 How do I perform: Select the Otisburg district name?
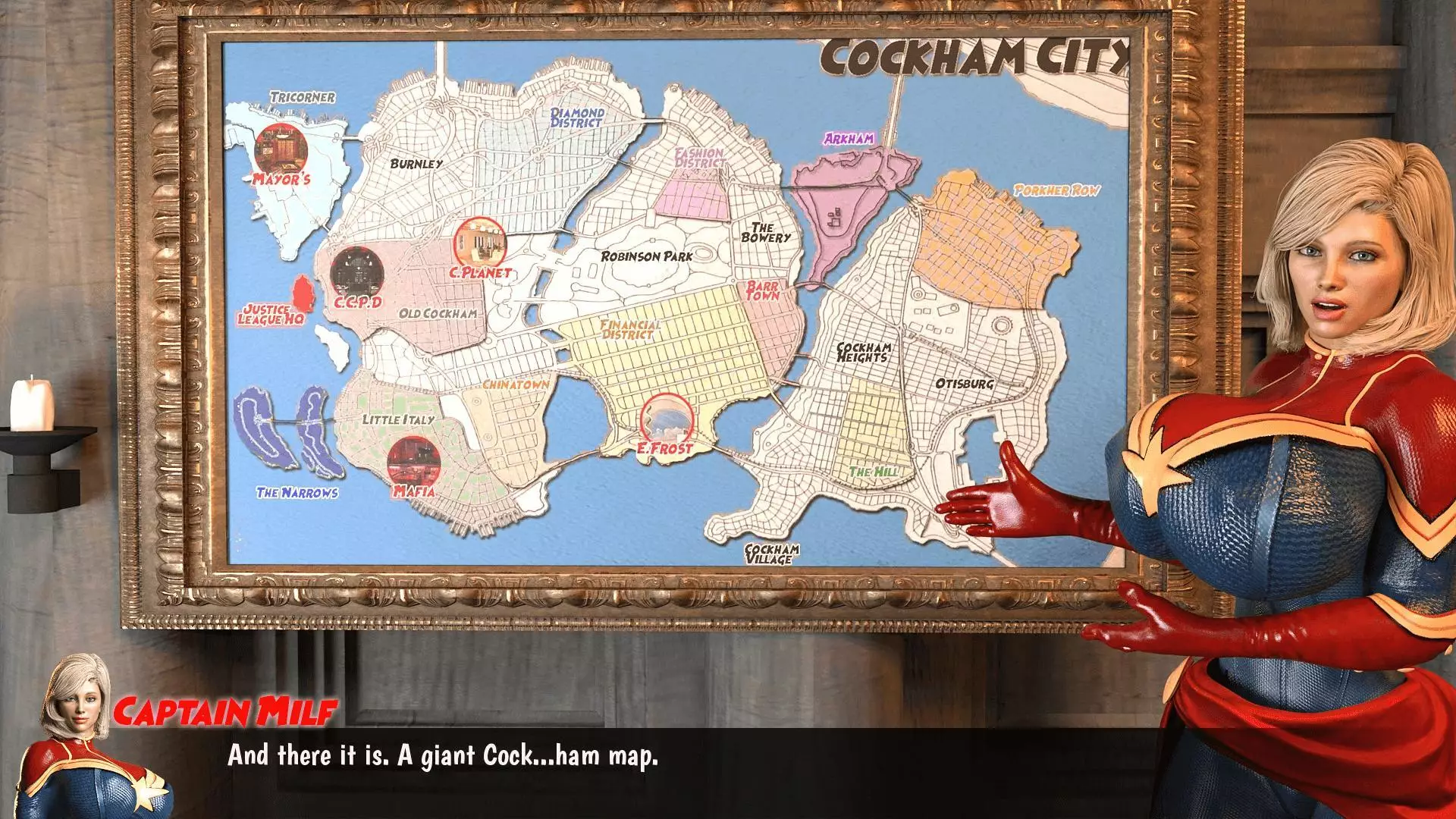click(963, 385)
